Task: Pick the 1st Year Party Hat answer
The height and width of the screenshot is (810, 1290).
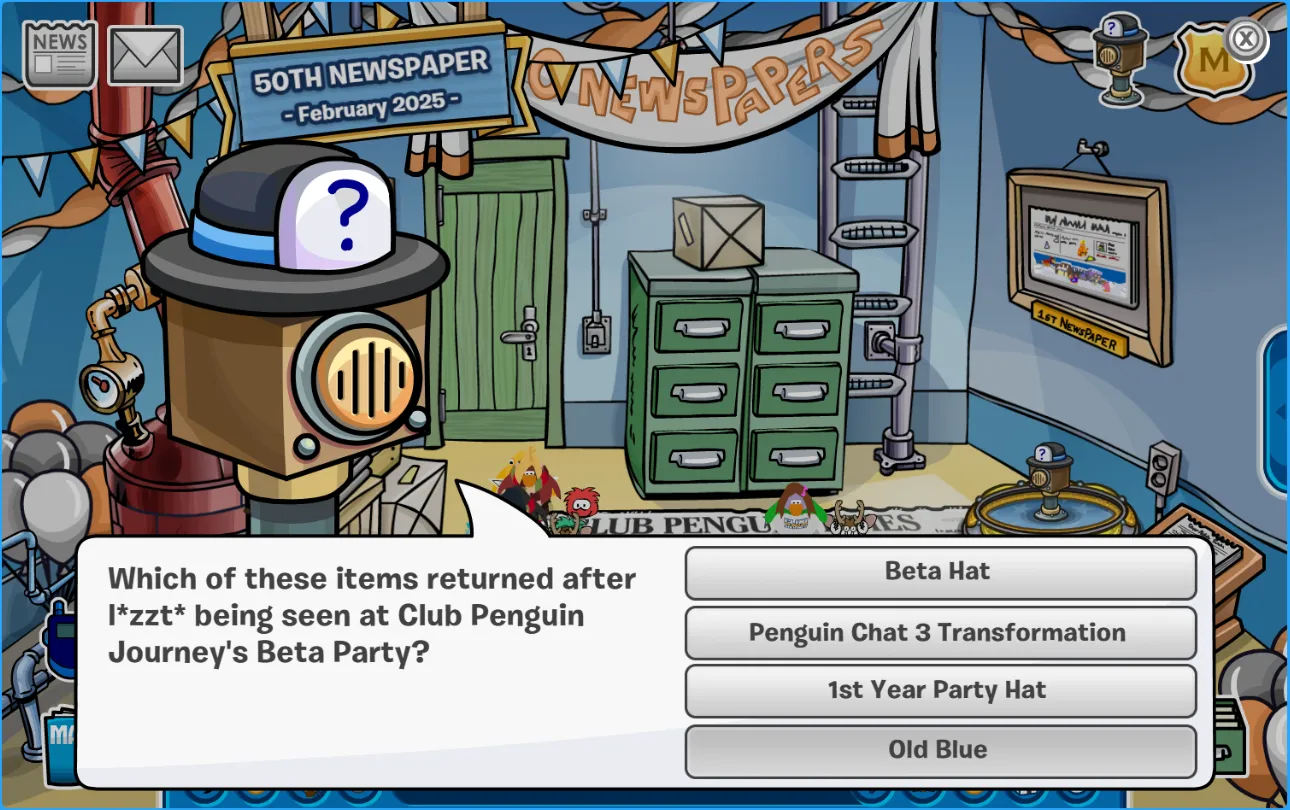Action: (939, 691)
